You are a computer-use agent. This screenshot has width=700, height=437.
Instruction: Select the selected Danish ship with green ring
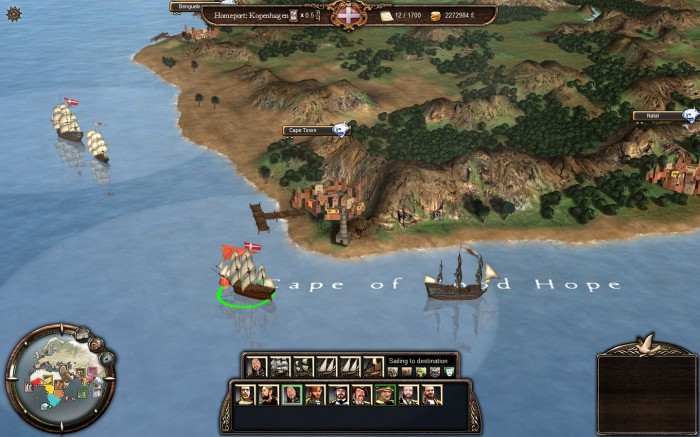tap(245, 277)
